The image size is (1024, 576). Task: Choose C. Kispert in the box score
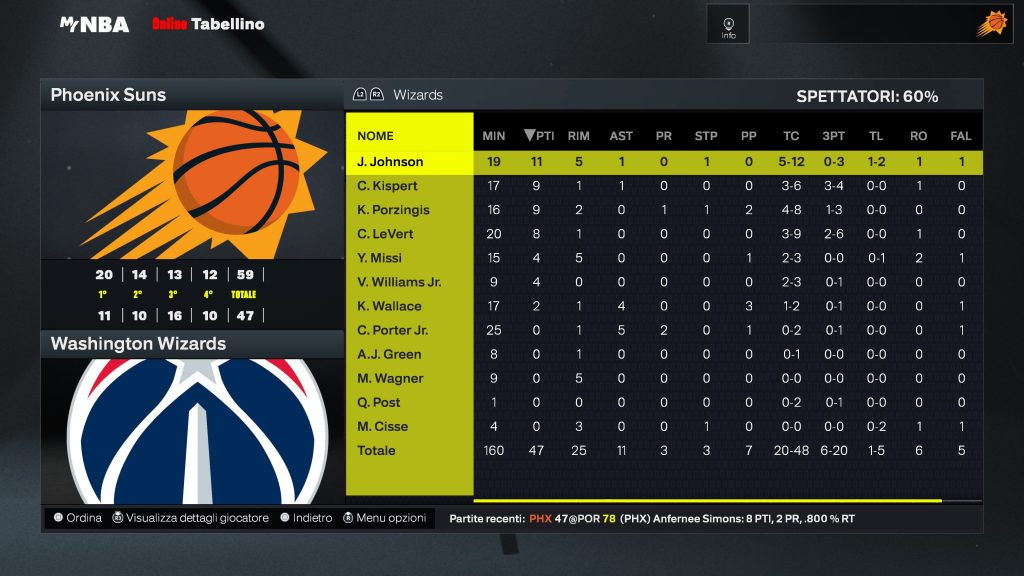[x=388, y=186]
